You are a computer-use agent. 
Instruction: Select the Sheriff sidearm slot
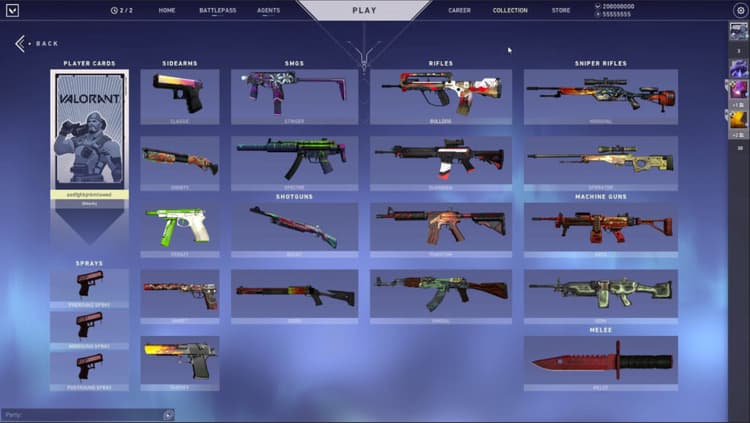point(179,362)
